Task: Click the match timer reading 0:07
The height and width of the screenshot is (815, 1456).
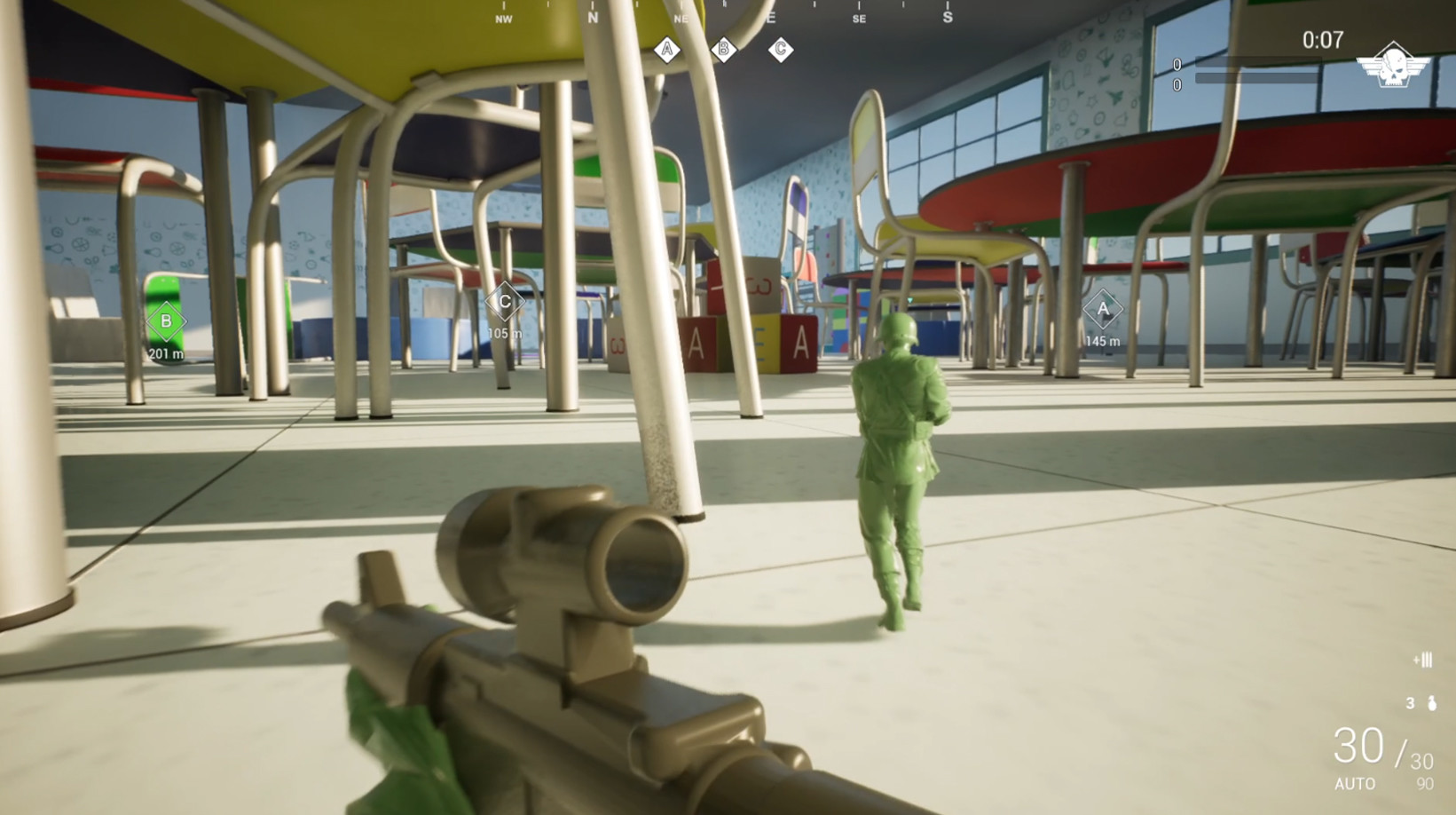Action: (x=1321, y=39)
